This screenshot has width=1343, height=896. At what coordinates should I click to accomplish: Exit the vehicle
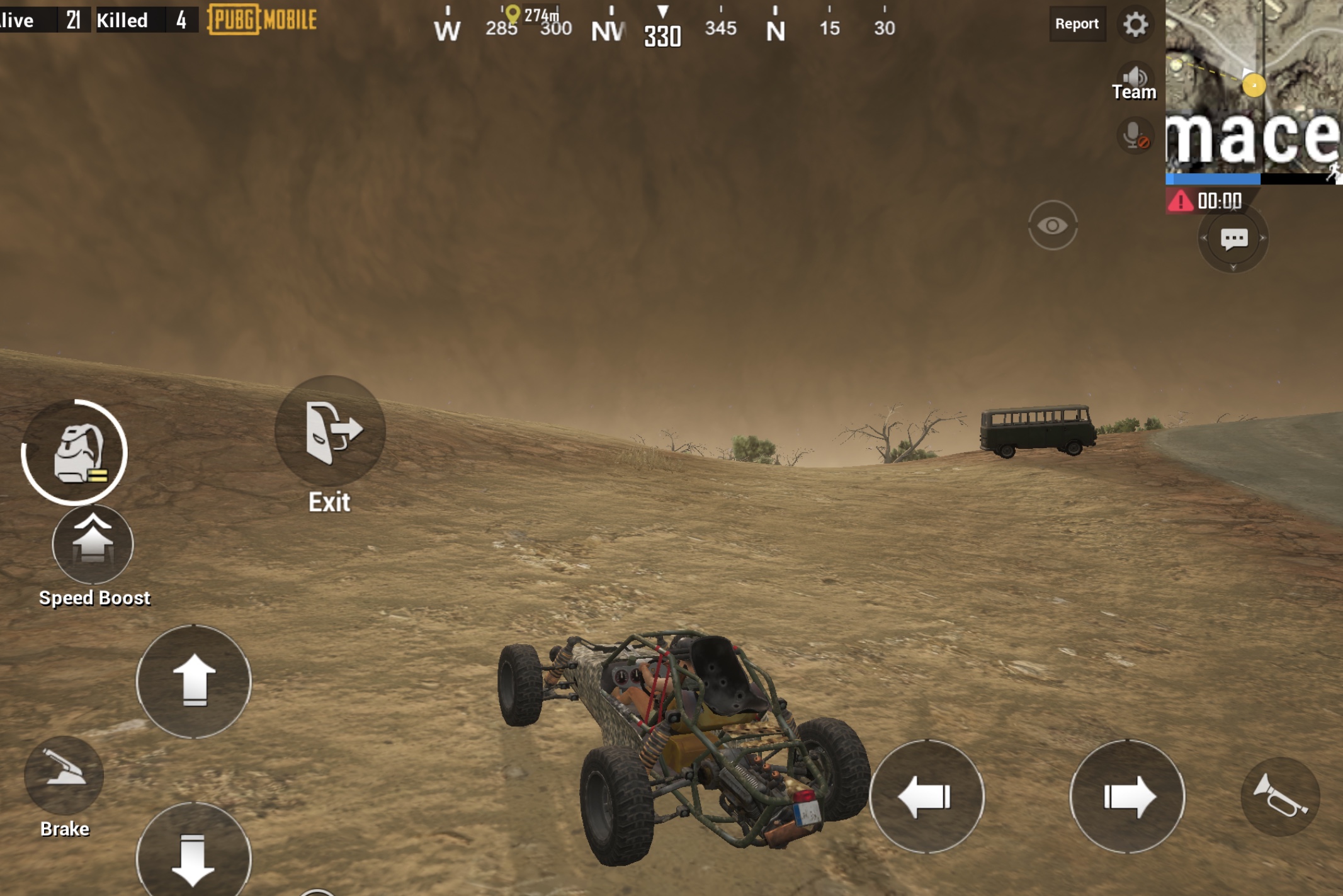tap(330, 432)
